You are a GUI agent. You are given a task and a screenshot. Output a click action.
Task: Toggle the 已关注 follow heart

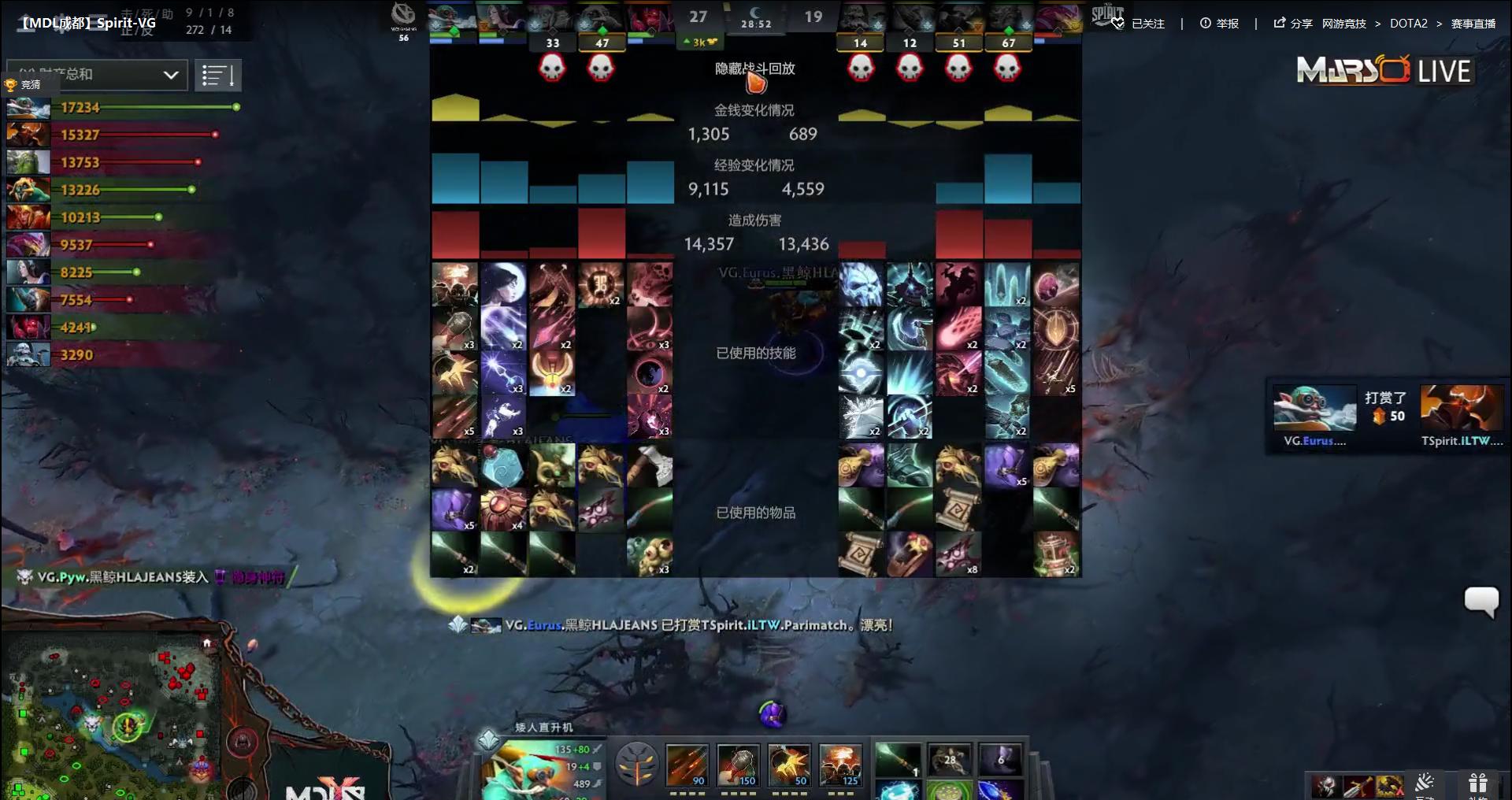(1117, 24)
